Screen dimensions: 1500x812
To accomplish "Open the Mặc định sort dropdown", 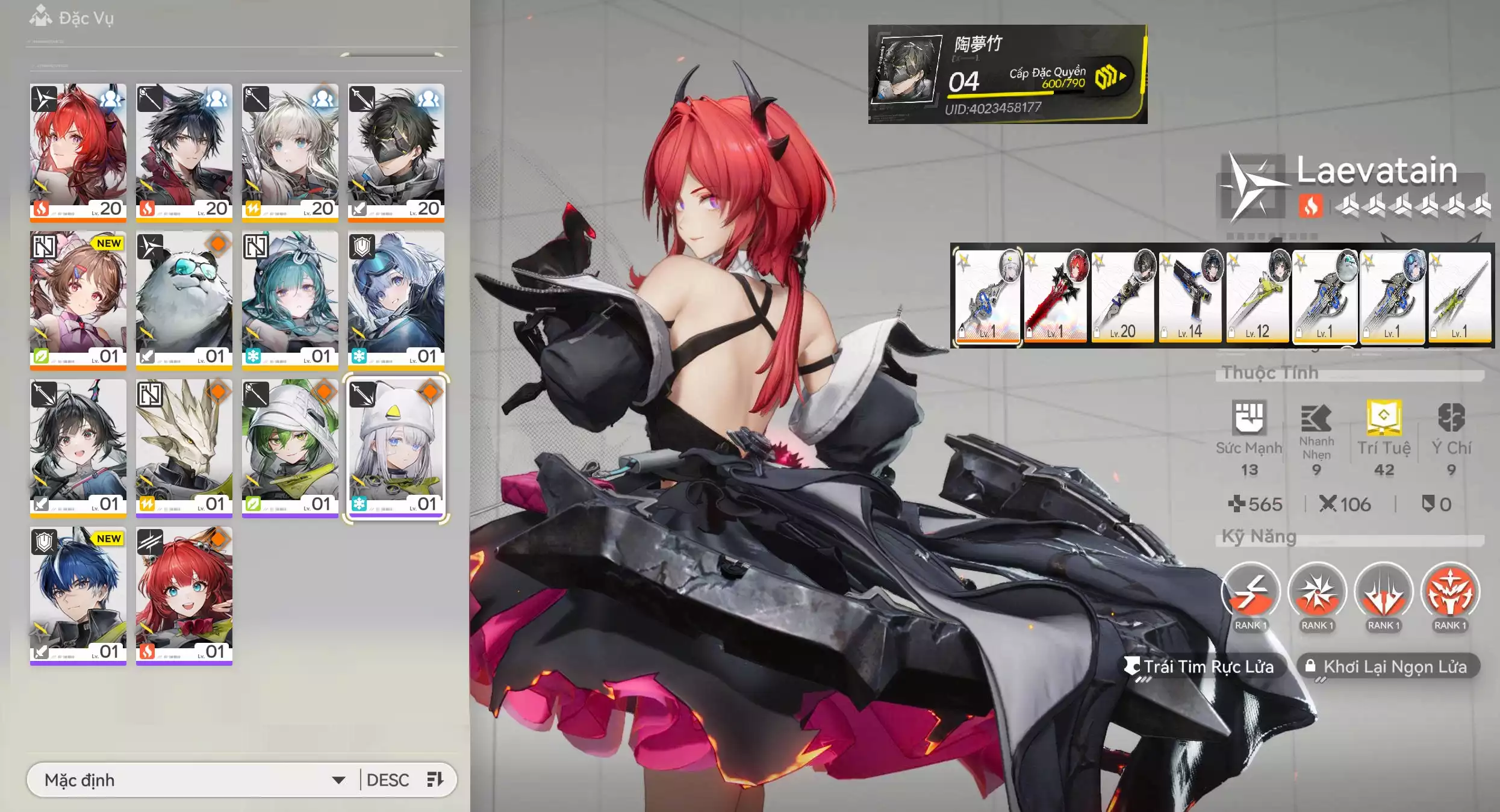I will [x=193, y=780].
